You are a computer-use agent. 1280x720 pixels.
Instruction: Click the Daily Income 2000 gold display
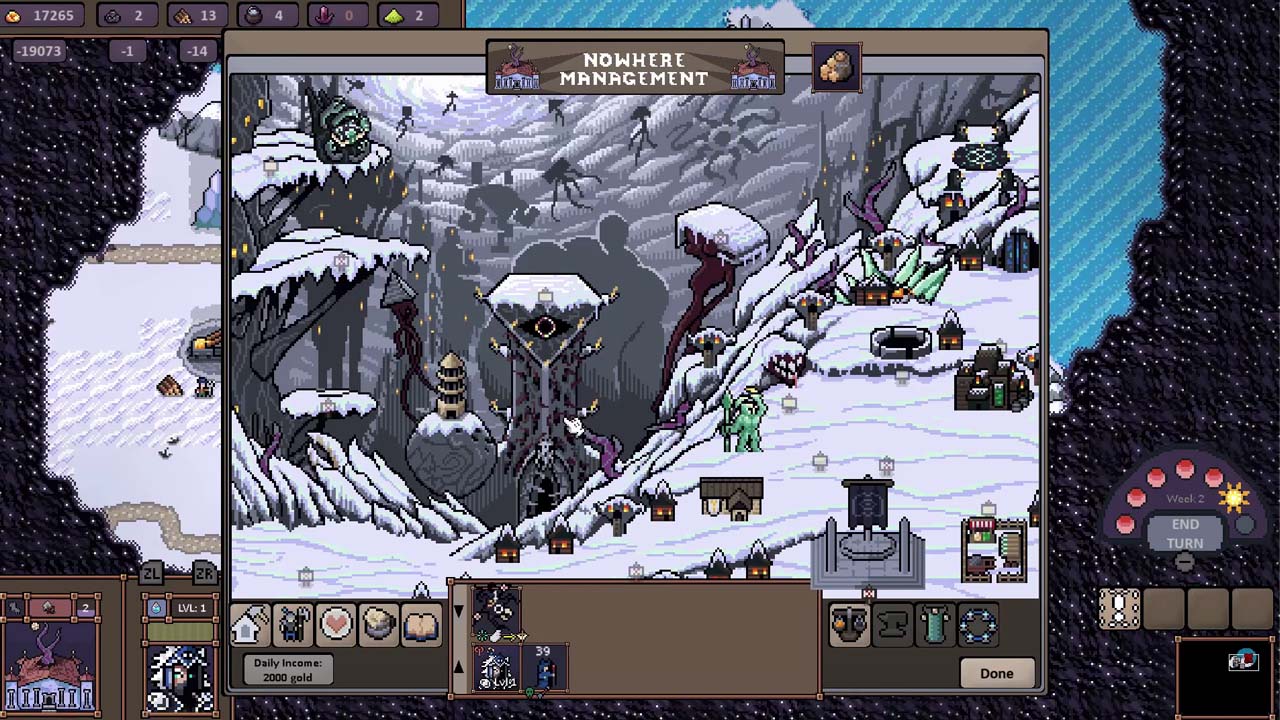coord(287,670)
